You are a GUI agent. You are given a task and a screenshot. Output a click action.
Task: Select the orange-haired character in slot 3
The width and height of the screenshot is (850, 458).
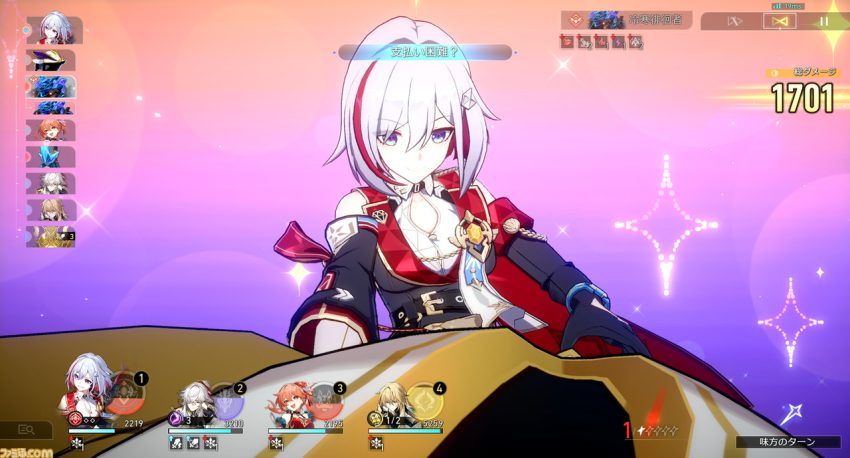[x=293, y=402]
